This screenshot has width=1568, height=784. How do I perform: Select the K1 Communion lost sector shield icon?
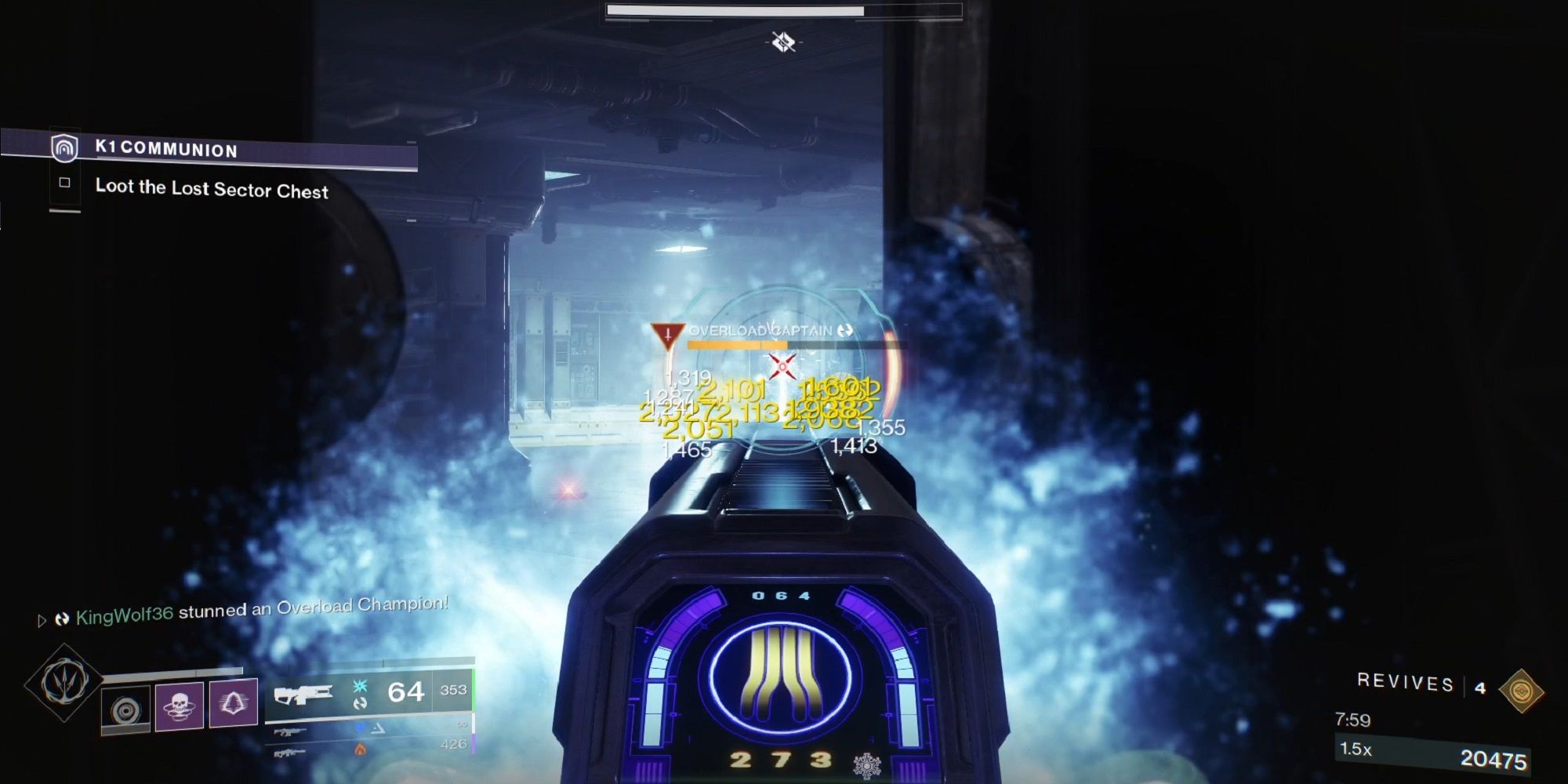coord(64,151)
